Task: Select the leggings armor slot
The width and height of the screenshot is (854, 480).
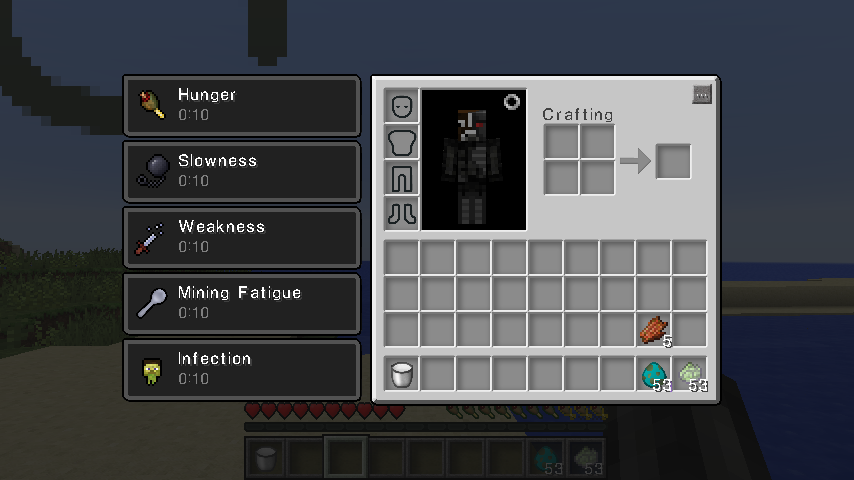Action: pos(402,178)
